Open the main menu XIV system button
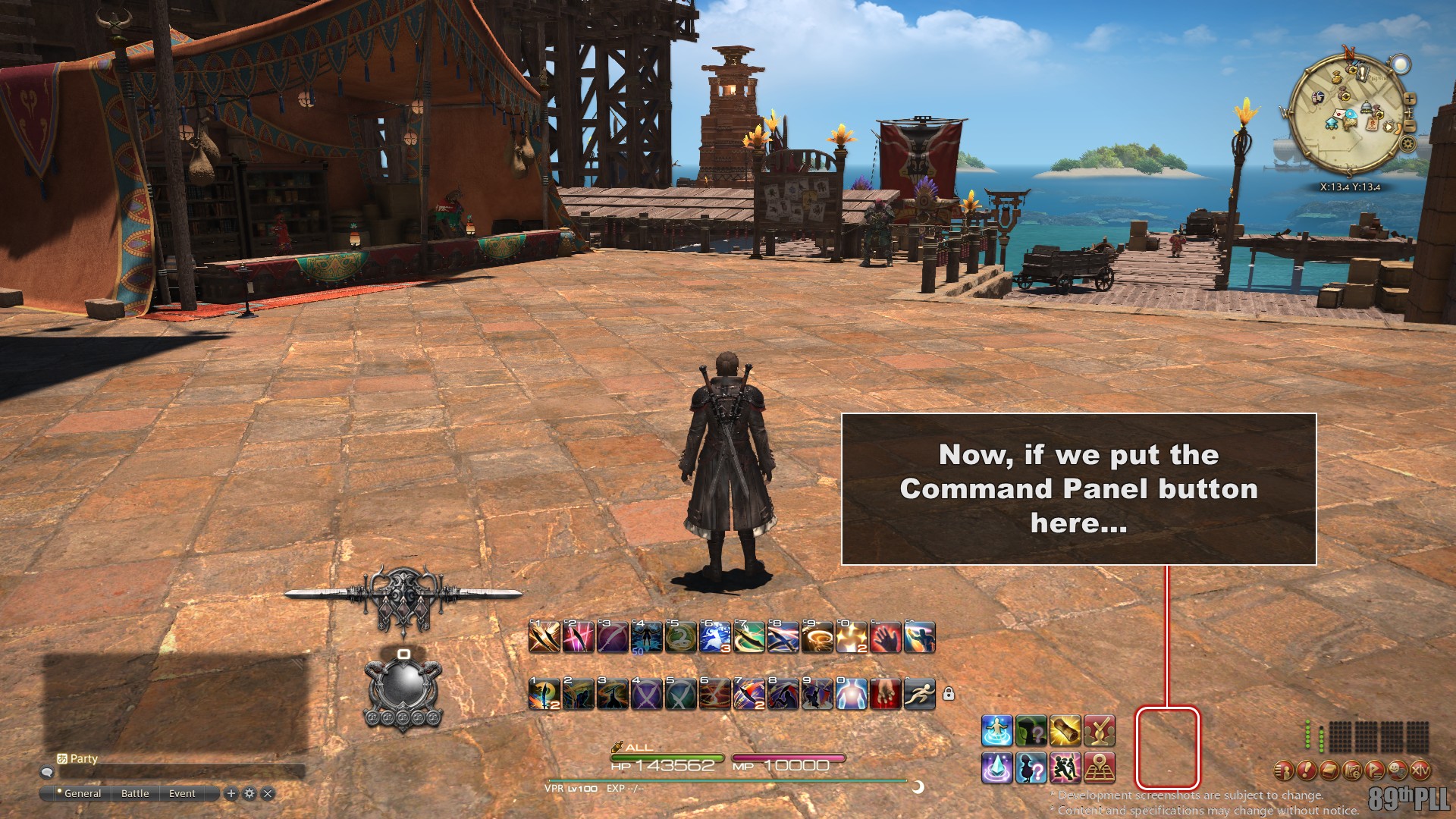This screenshot has width=1456, height=819. [1420, 770]
